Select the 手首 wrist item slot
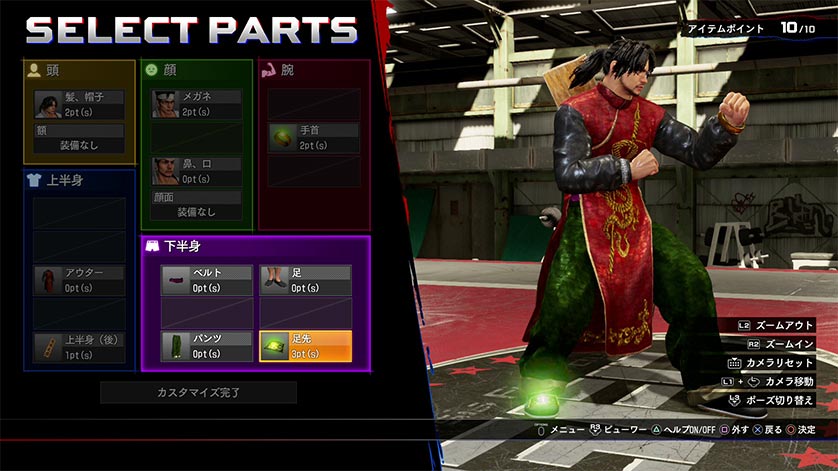Viewport: 838px width, 471px height. [x=314, y=138]
